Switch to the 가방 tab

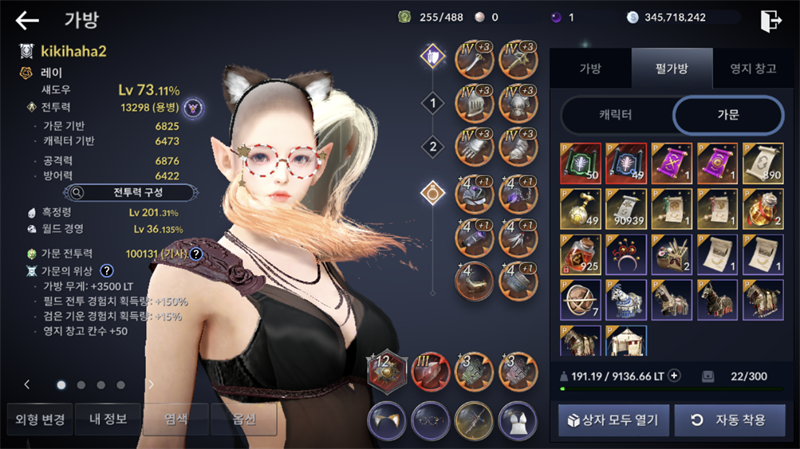pyautogui.click(x=590, y=68)
